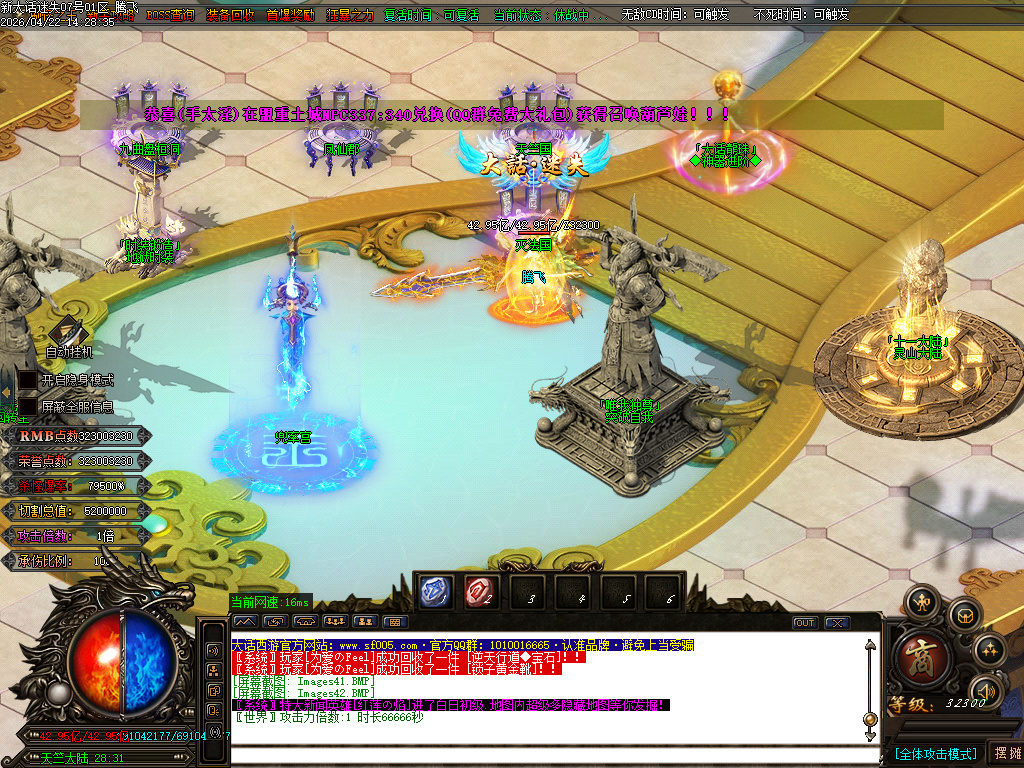The height and width of the screenshot is (768, 1024).
Task: Toggle the 开启隐身模式 stealth mode checkbox
Action: pyautogui.click(x=29, y=381)
